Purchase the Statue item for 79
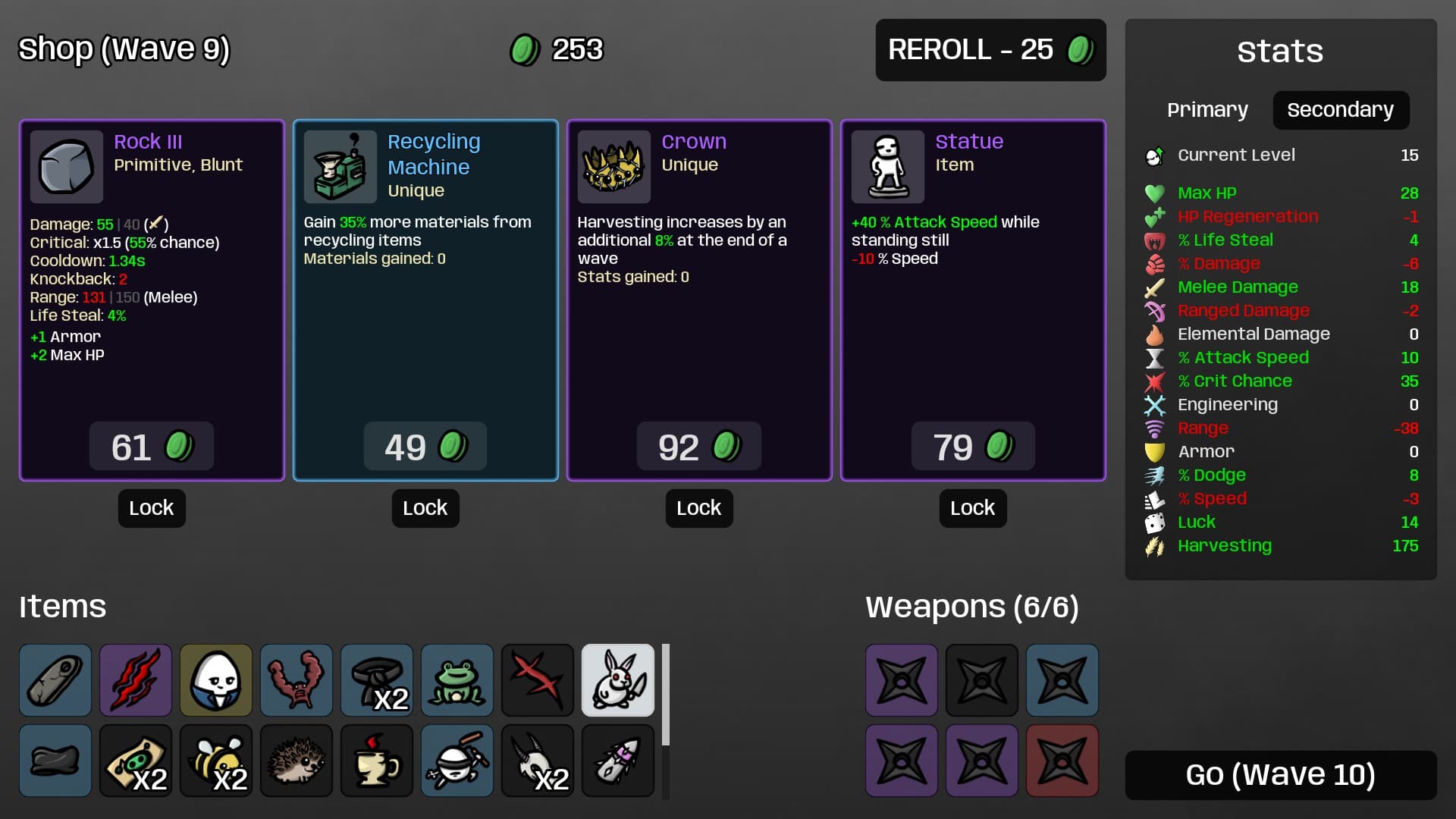Viewport: 1456px width, 819px height. click(x=972, y=447)
